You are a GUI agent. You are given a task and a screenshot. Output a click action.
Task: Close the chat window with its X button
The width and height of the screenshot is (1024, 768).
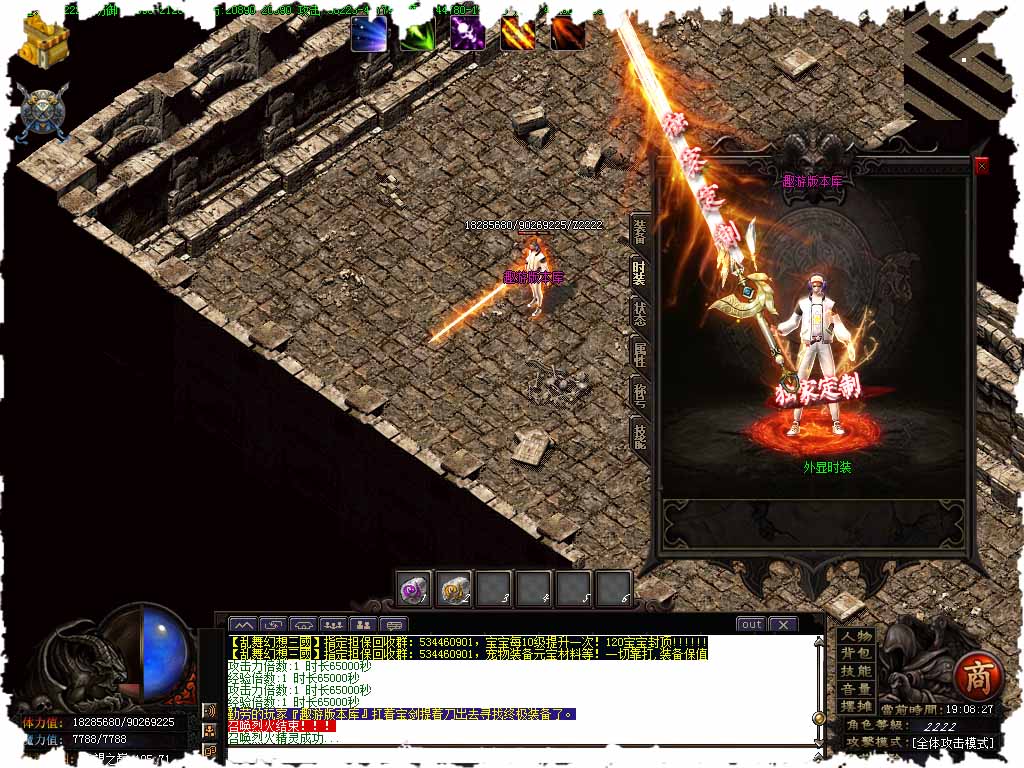[x=782, y=624]
